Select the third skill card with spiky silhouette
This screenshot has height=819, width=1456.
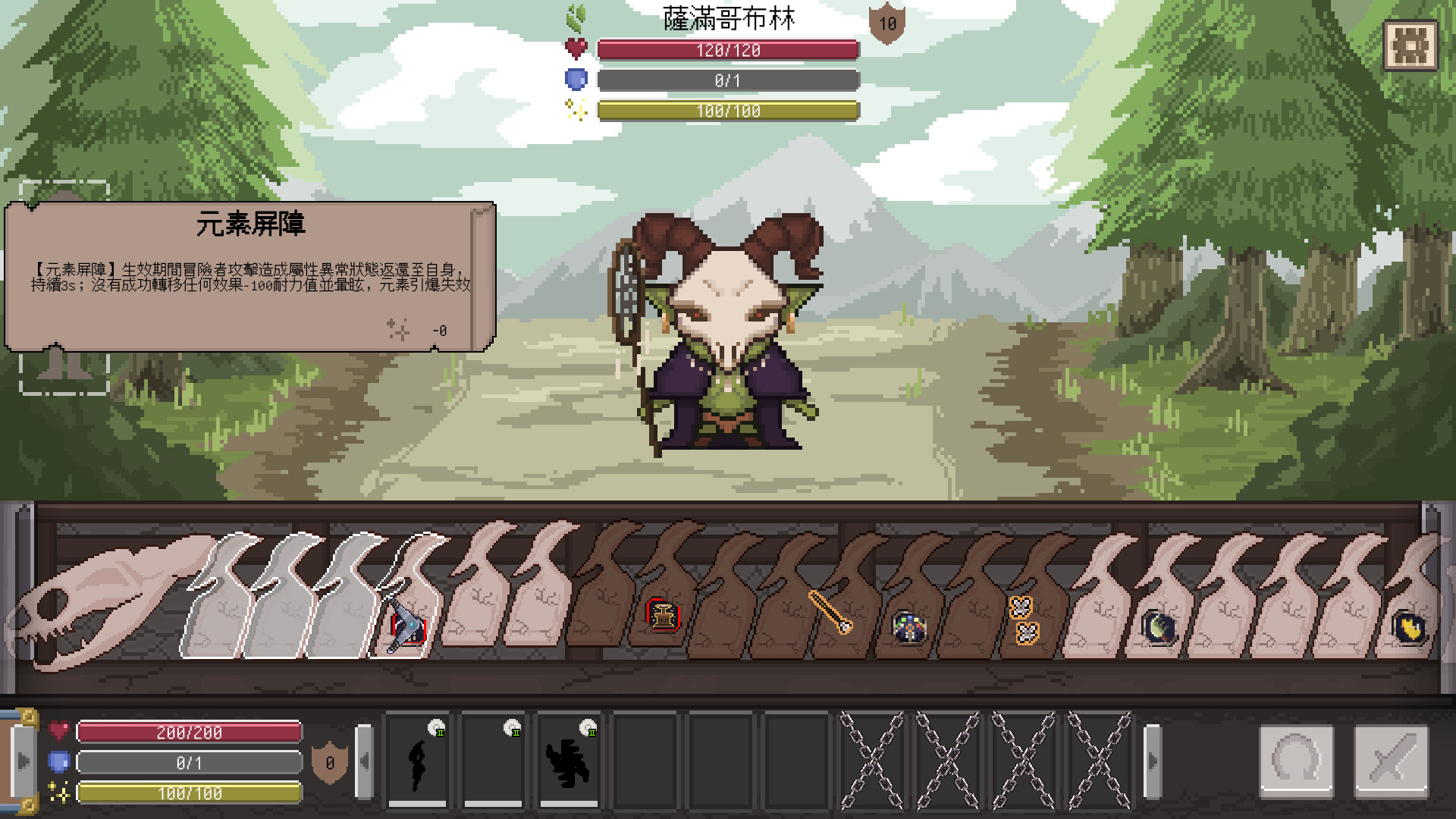(569, 761)
